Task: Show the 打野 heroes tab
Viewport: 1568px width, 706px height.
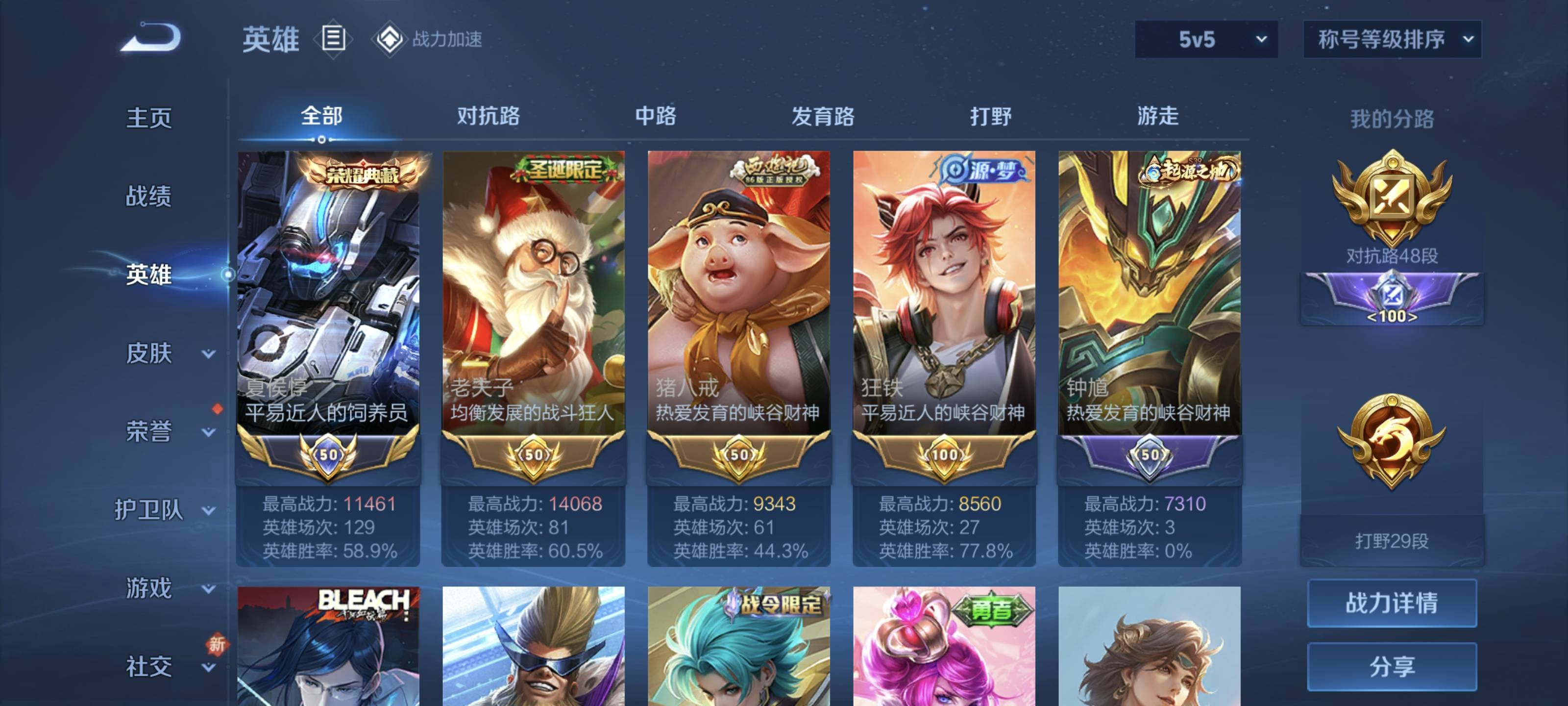Action: point(990,116)
